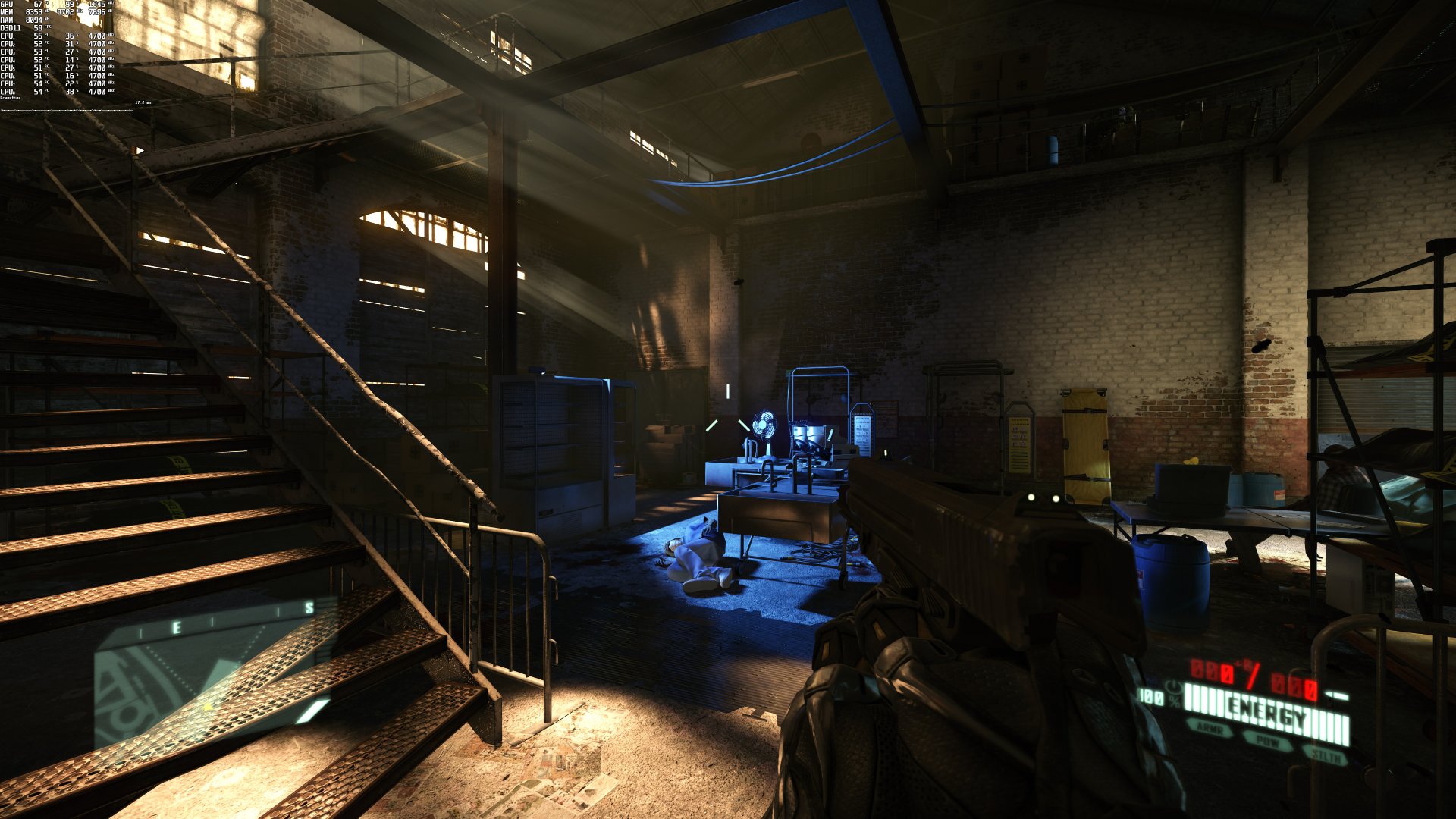Image resolution: width=1456 pixels, height=819 pixels.
Task: Click the yellow player arrow on the minimap
Action: click(208, 707)
